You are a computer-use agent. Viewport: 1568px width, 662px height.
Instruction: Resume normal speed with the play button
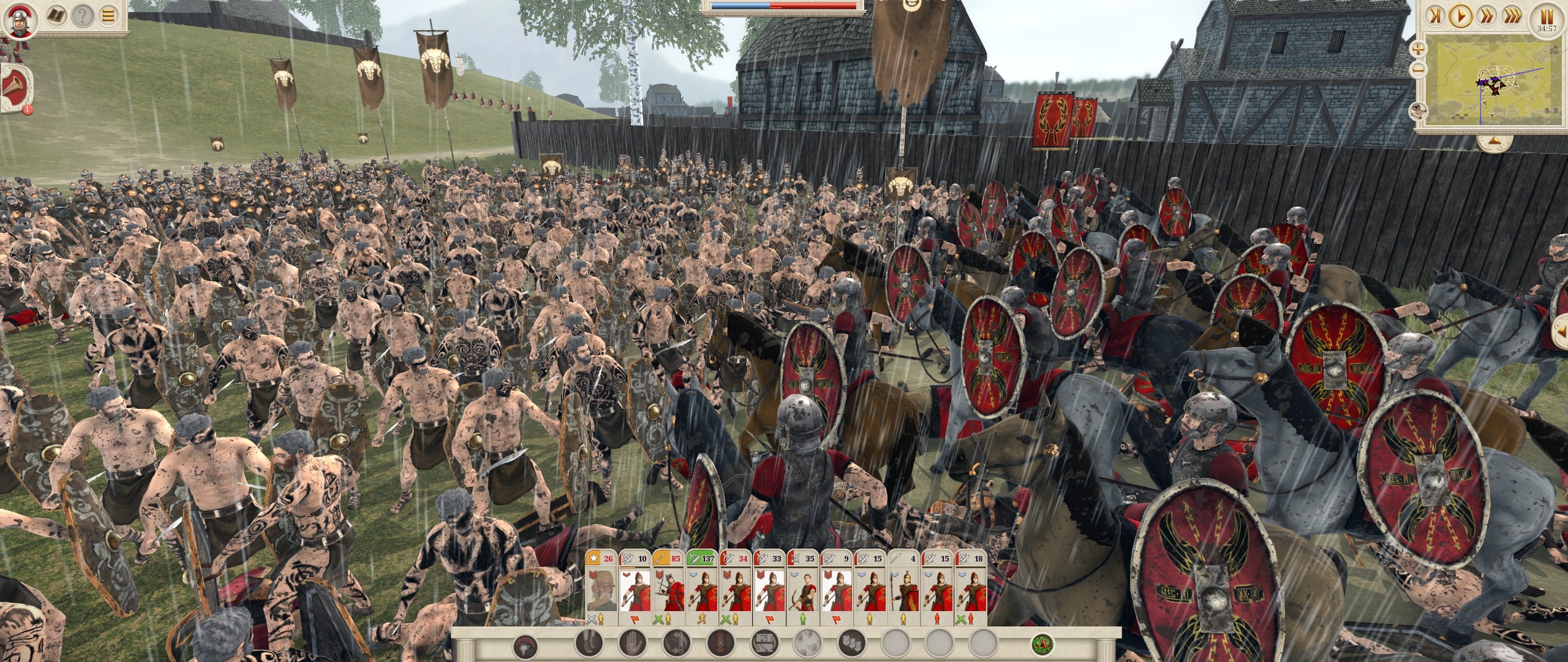[1462, 15]
